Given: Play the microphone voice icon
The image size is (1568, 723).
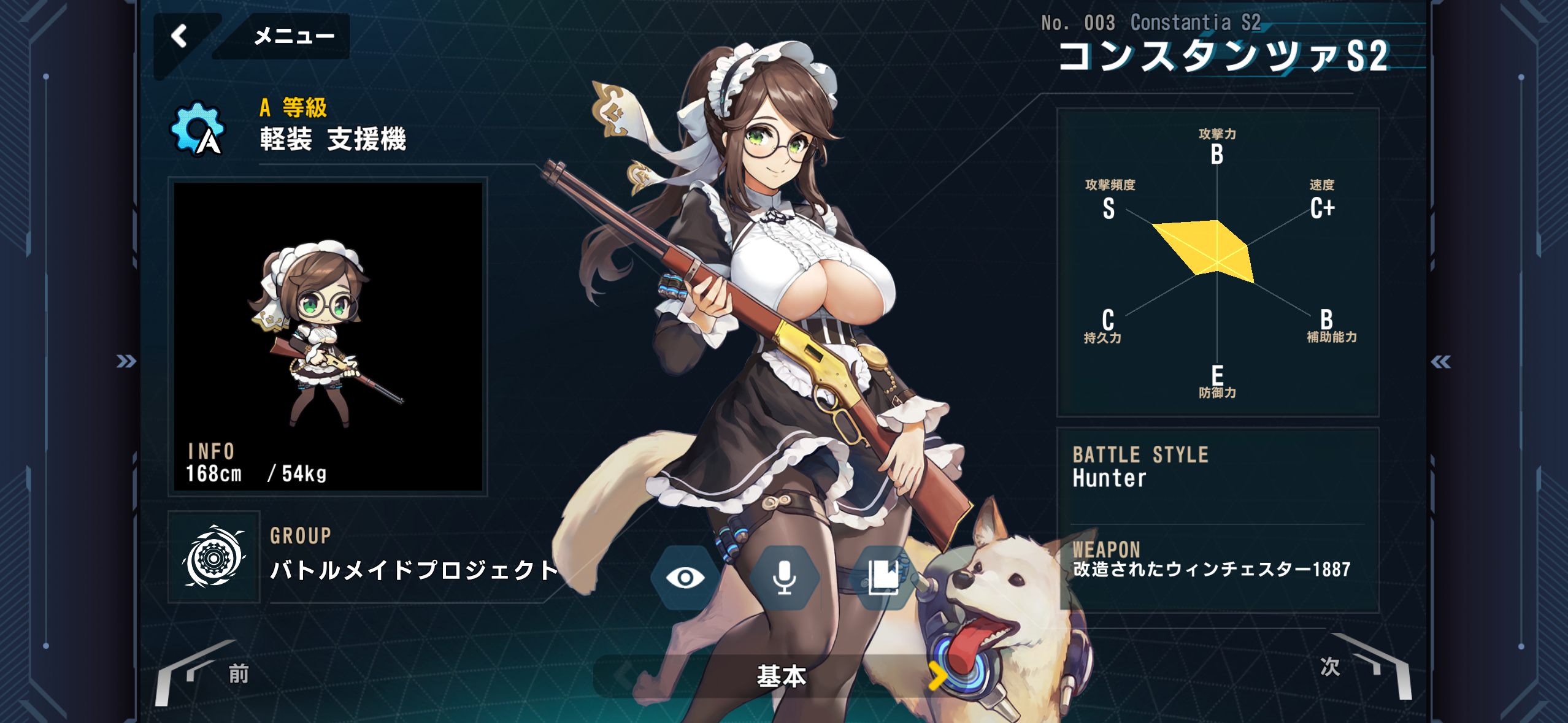Looking at the screenshot, I should point(784,577).
